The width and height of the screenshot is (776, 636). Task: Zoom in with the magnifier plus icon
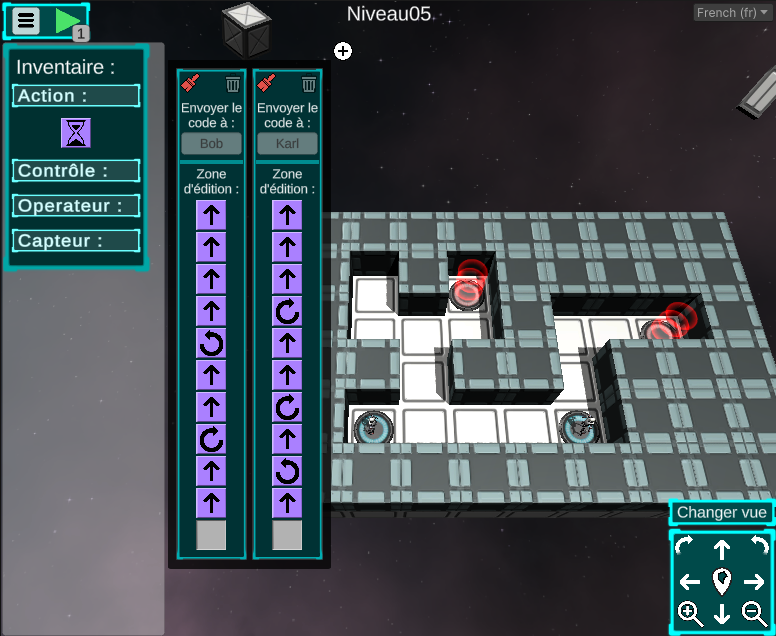(689, 614)
